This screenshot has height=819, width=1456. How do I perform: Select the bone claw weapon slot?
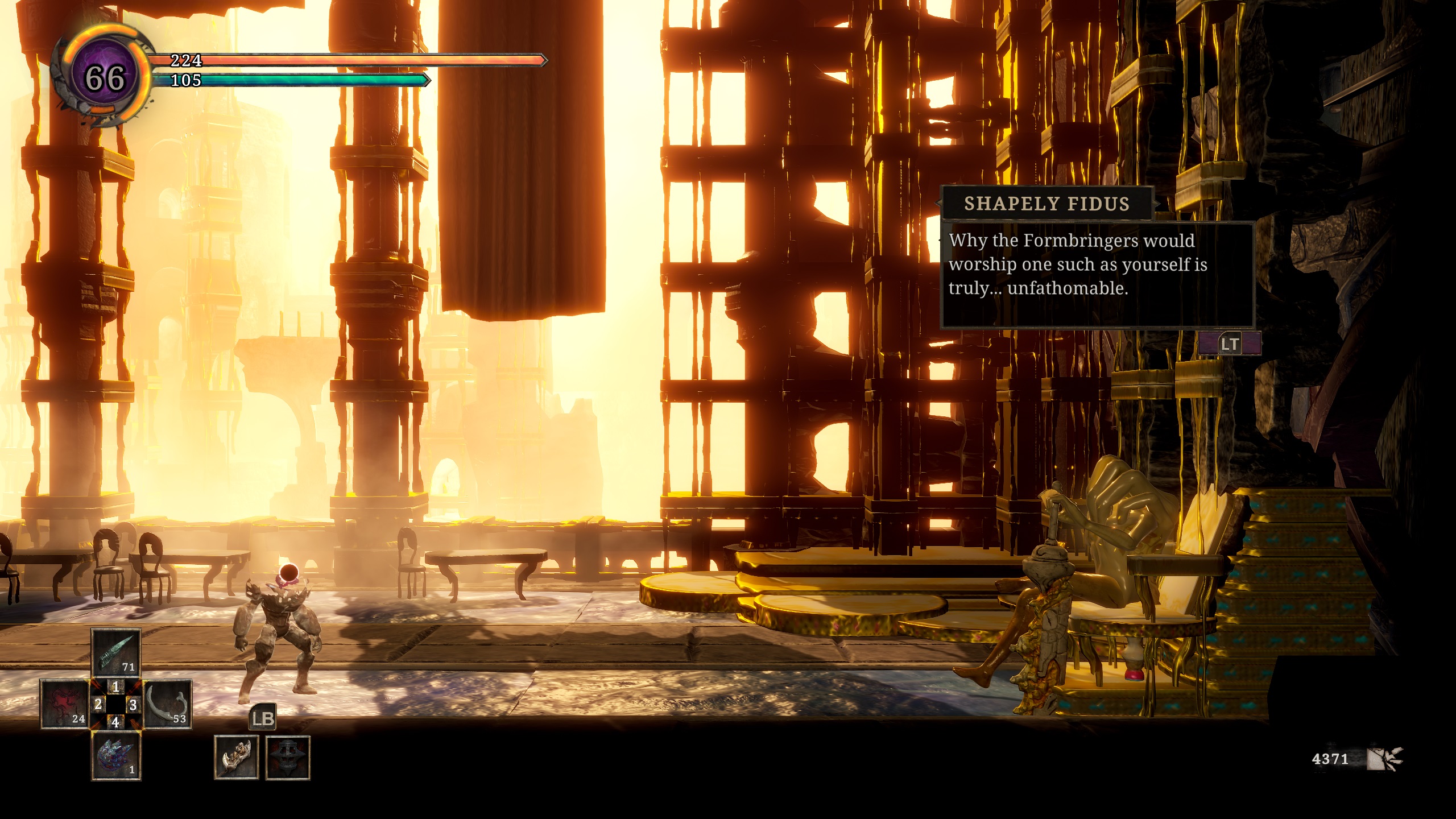click(237, 757)
